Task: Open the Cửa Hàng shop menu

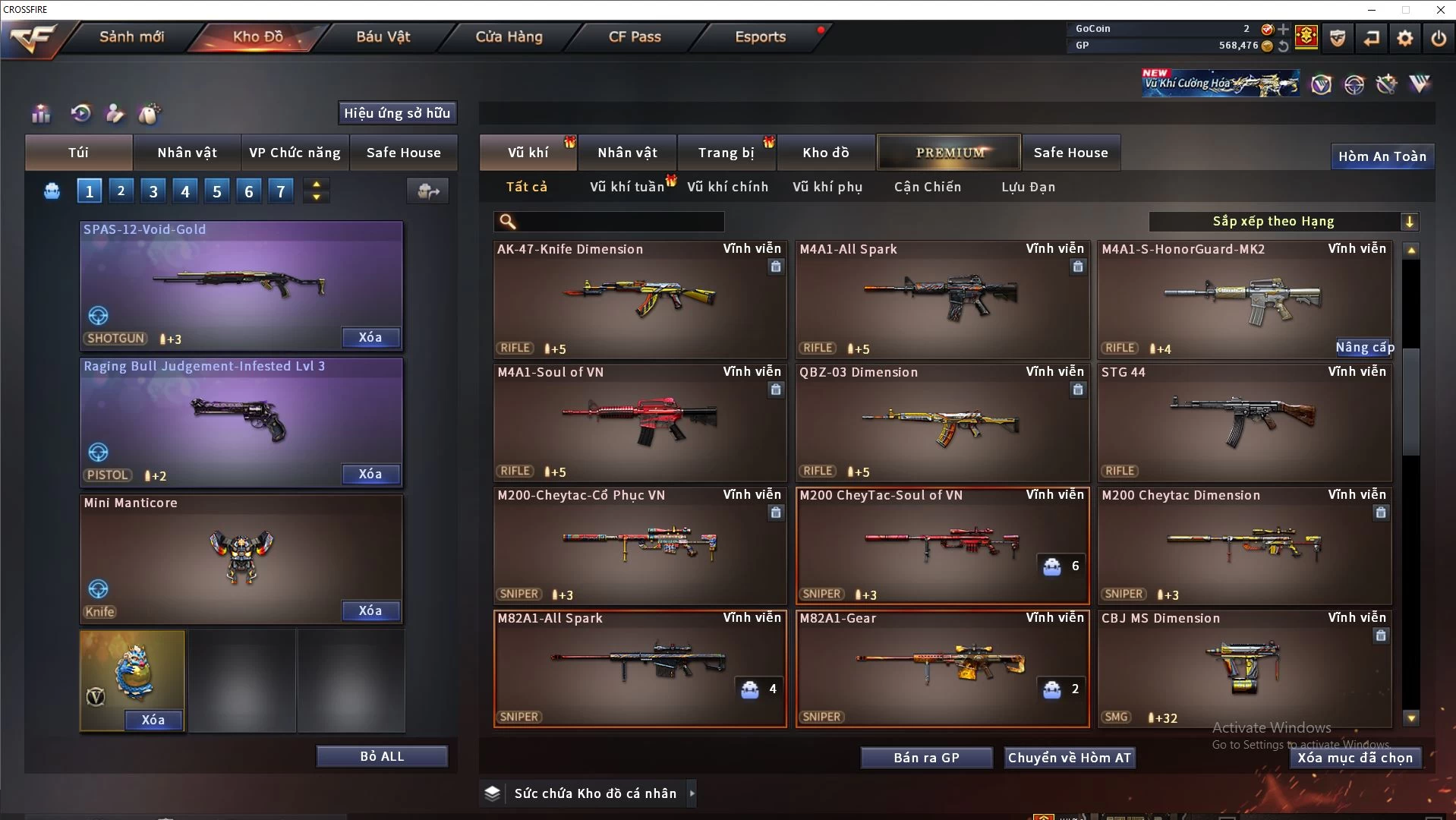Action: tap(509, 36)
